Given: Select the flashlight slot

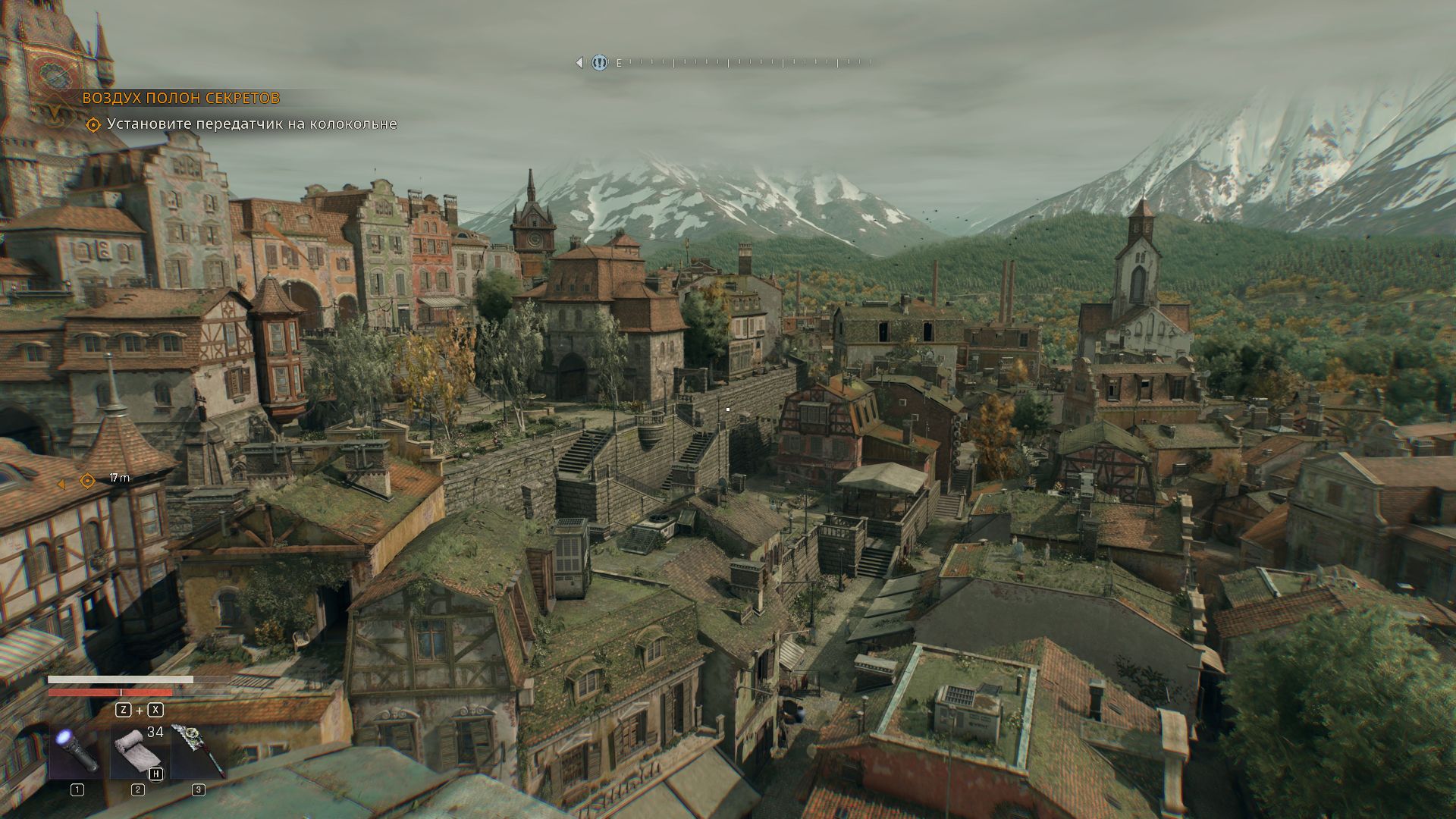Looking at the screenshot, I should [77, 749].
